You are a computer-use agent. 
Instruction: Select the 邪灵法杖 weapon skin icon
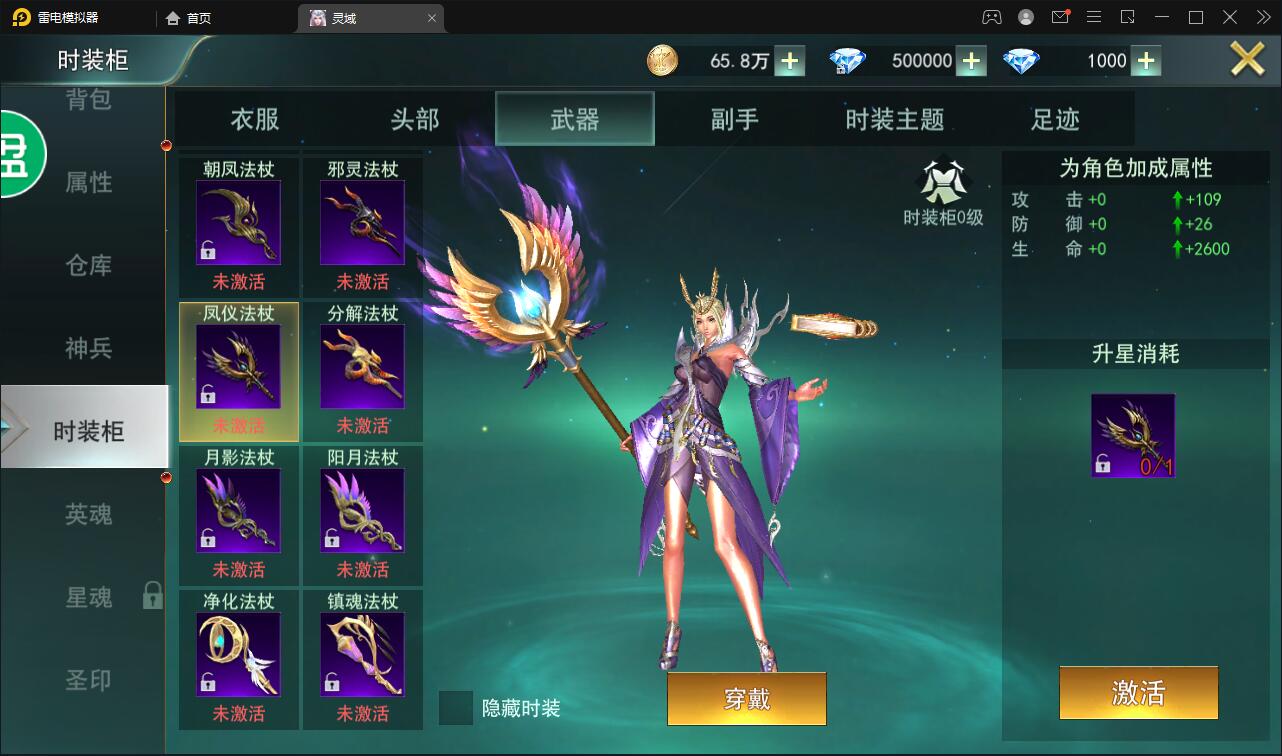coord(362,220)
